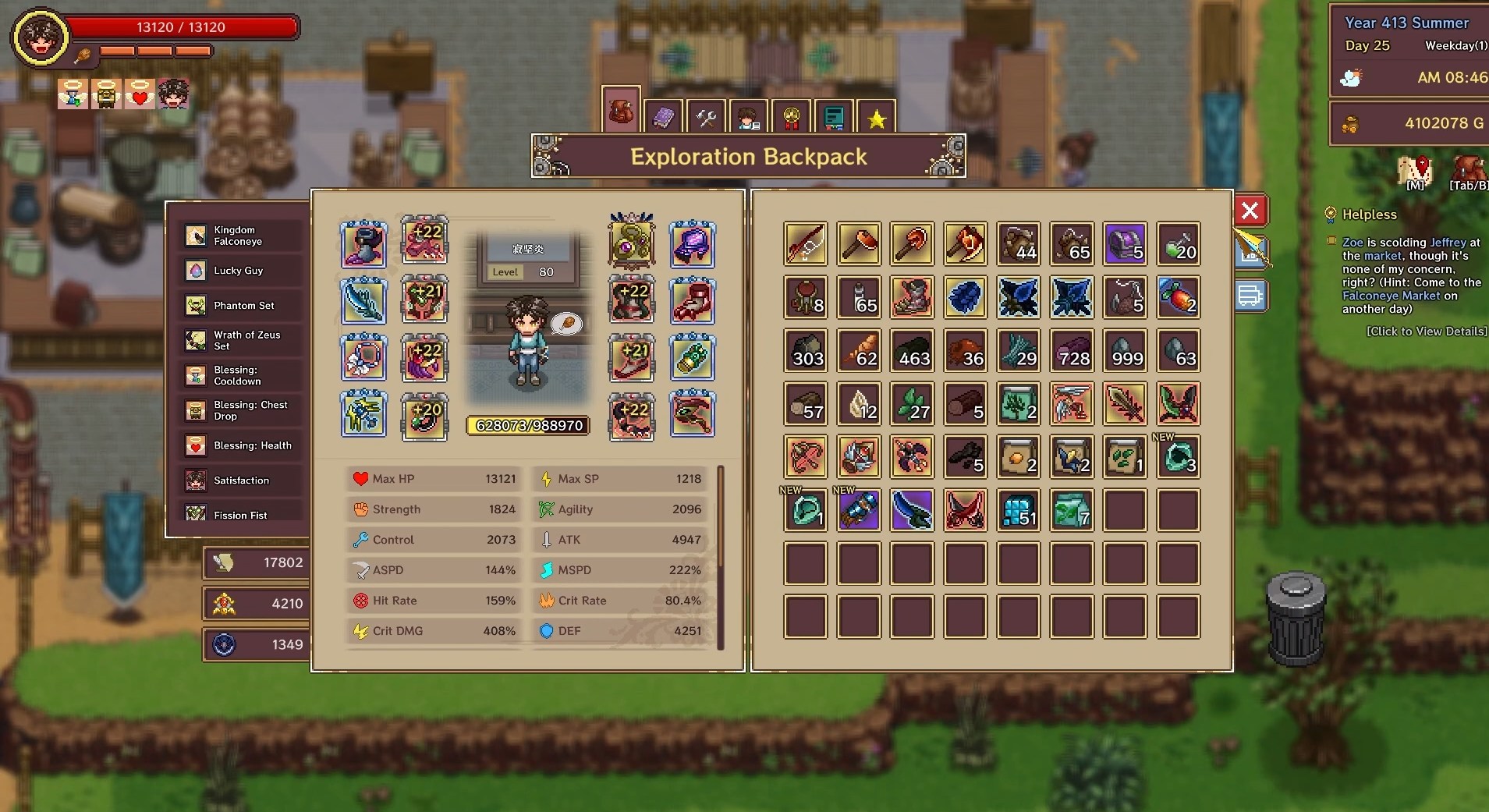The image size is (1489, 812).
Task: Close the Exploration Backpack window
Action: pos(1250,211)
